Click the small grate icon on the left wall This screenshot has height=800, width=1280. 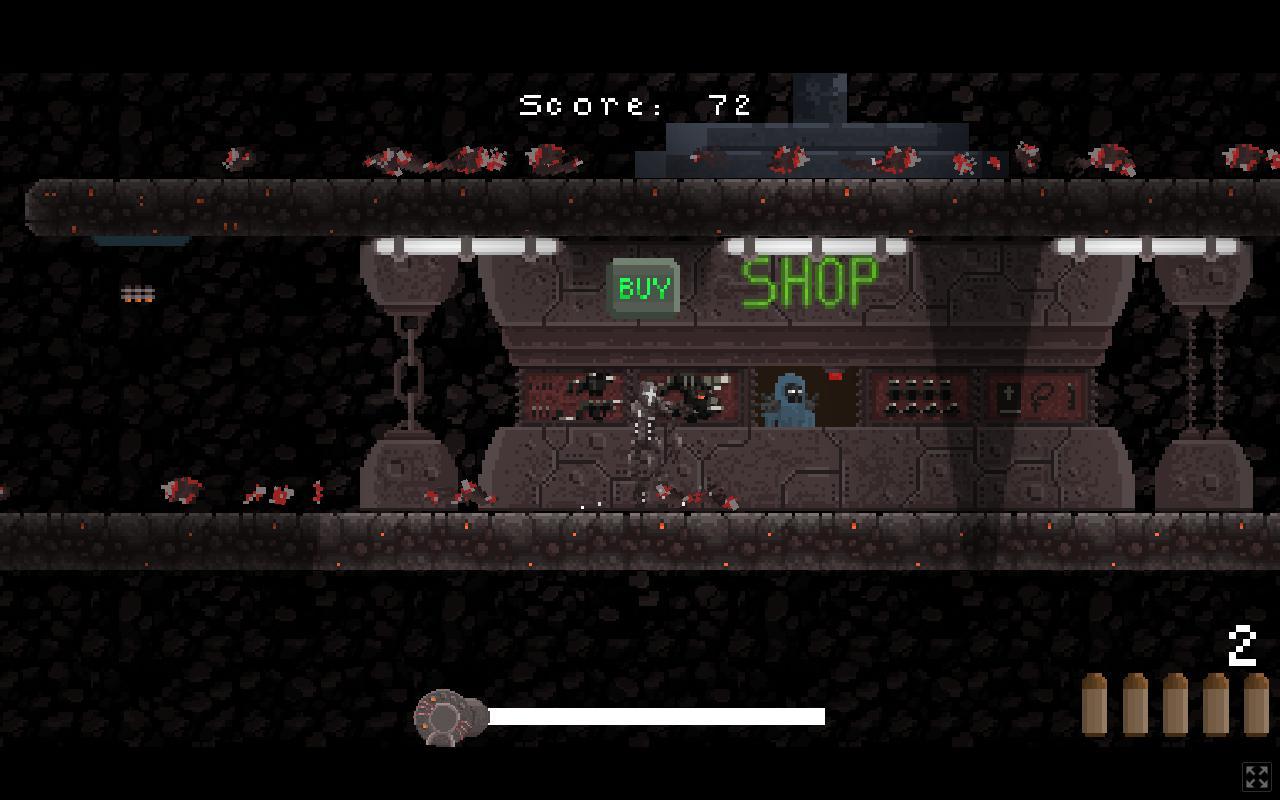coord(138,292)
